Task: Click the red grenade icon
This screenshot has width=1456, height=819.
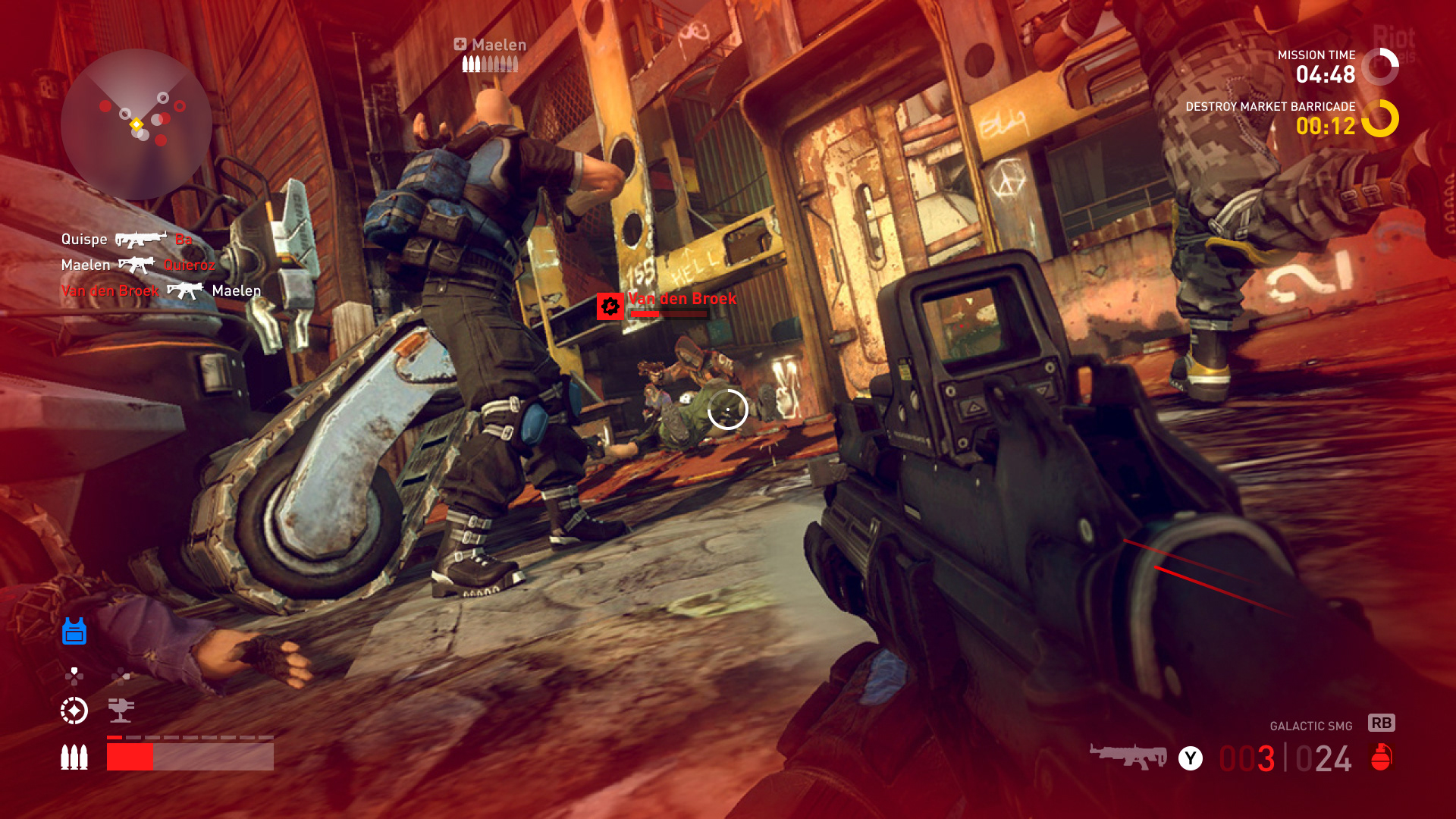Action: 1381,757
